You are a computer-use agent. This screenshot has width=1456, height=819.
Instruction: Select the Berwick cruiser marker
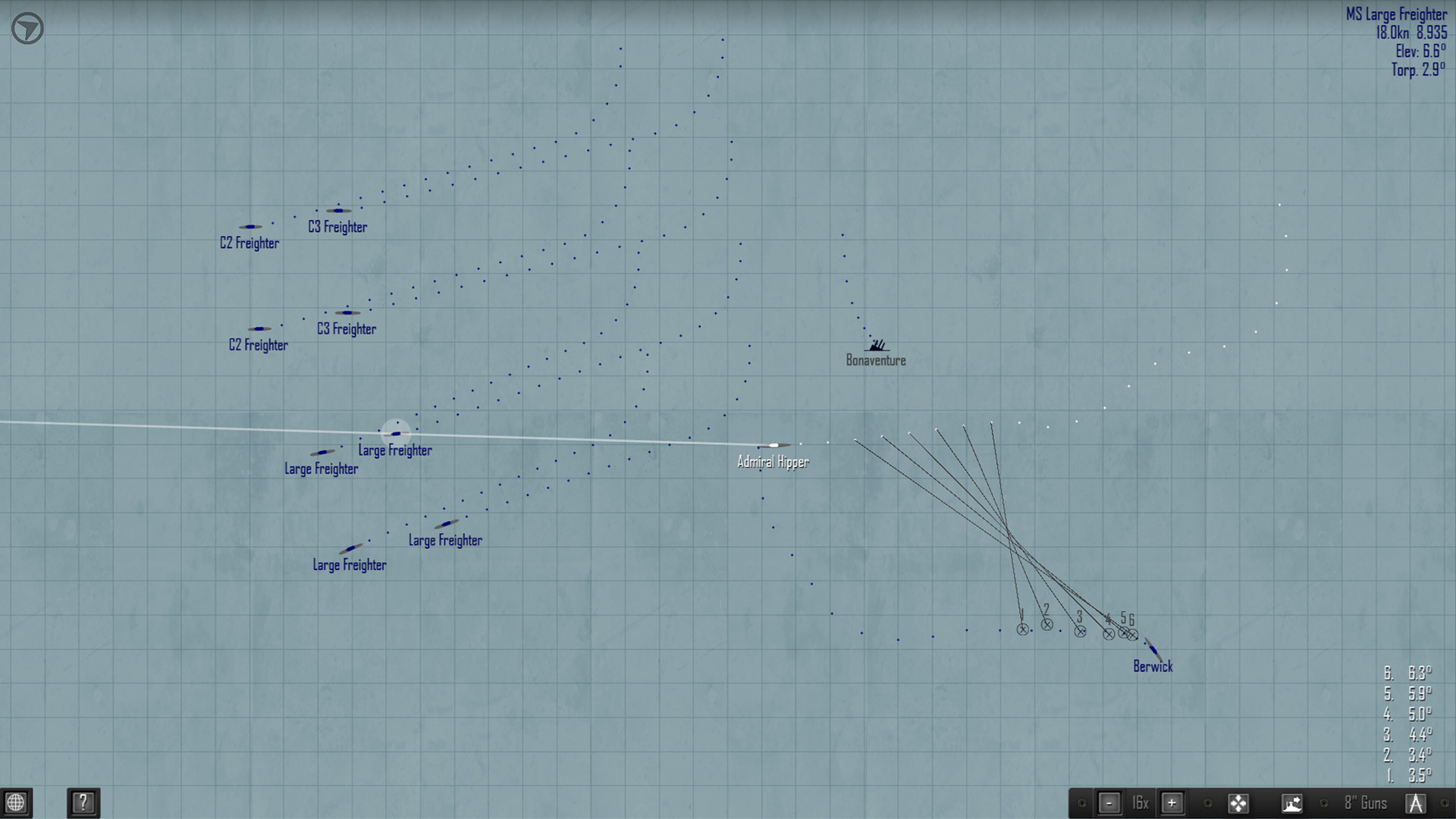[1153, 649]
